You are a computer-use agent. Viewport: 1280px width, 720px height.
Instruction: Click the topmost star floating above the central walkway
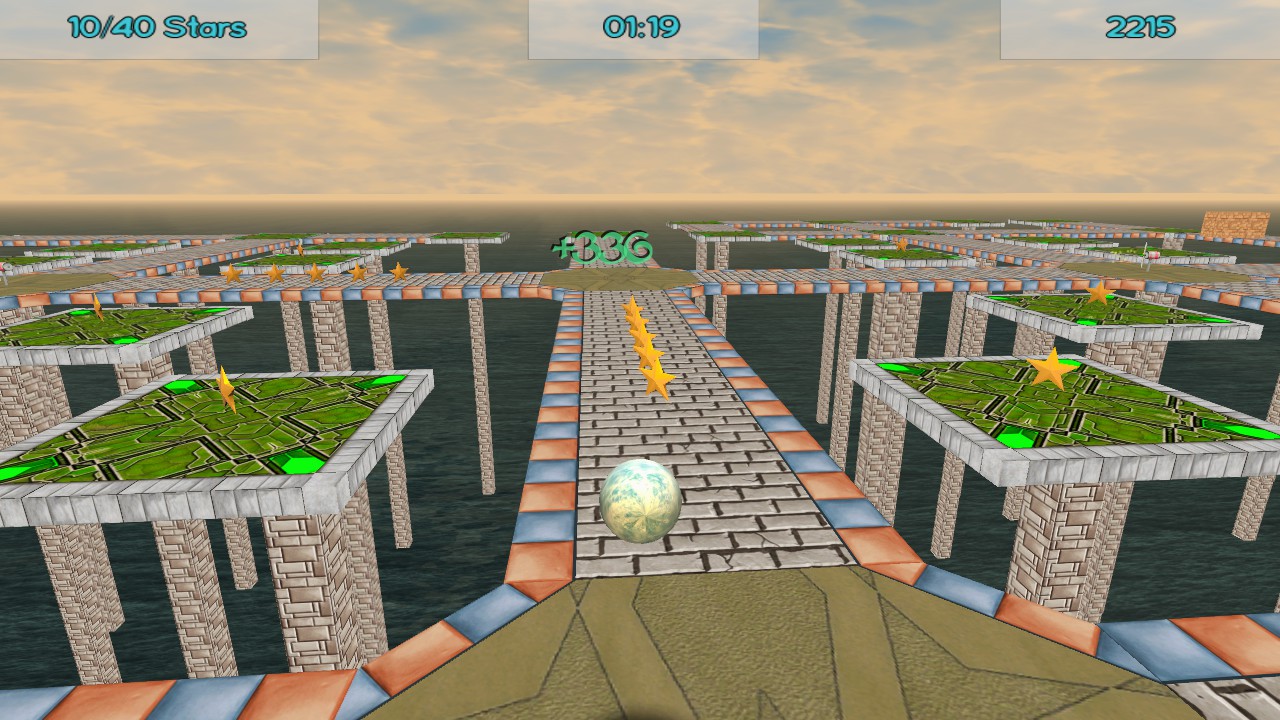coord(634,305)
